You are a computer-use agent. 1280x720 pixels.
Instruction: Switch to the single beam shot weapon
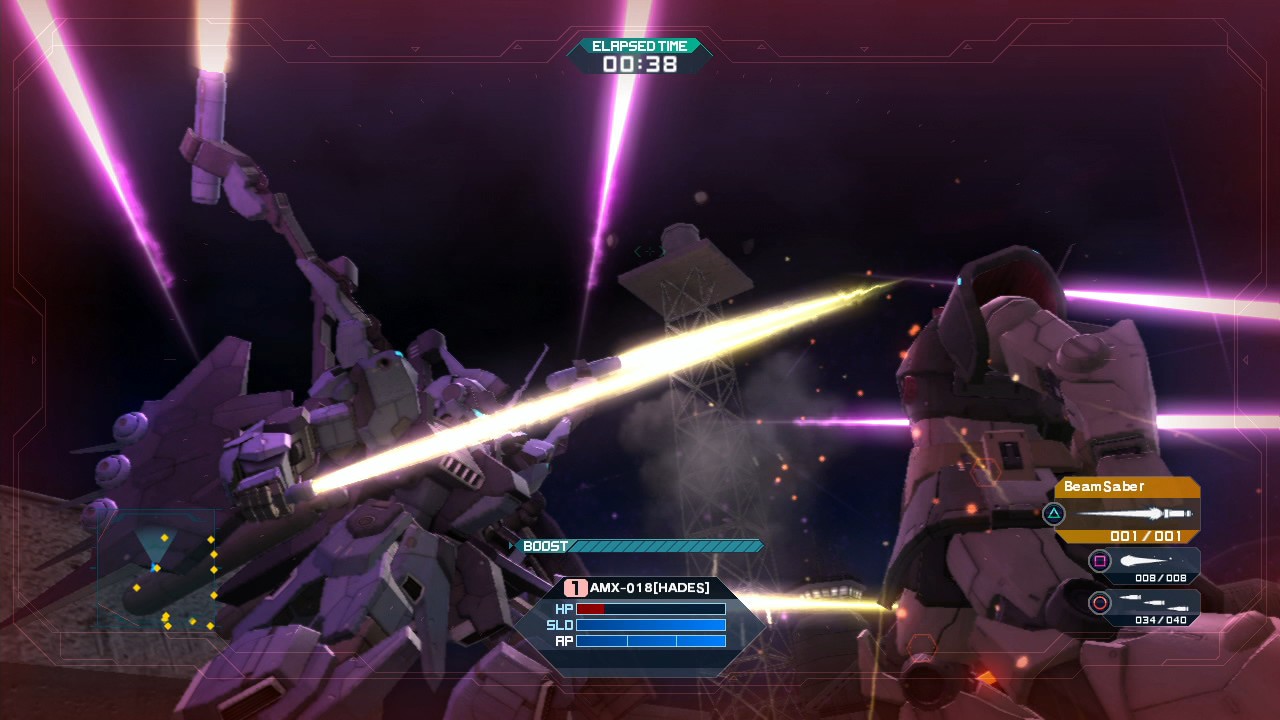[1144, 564]
